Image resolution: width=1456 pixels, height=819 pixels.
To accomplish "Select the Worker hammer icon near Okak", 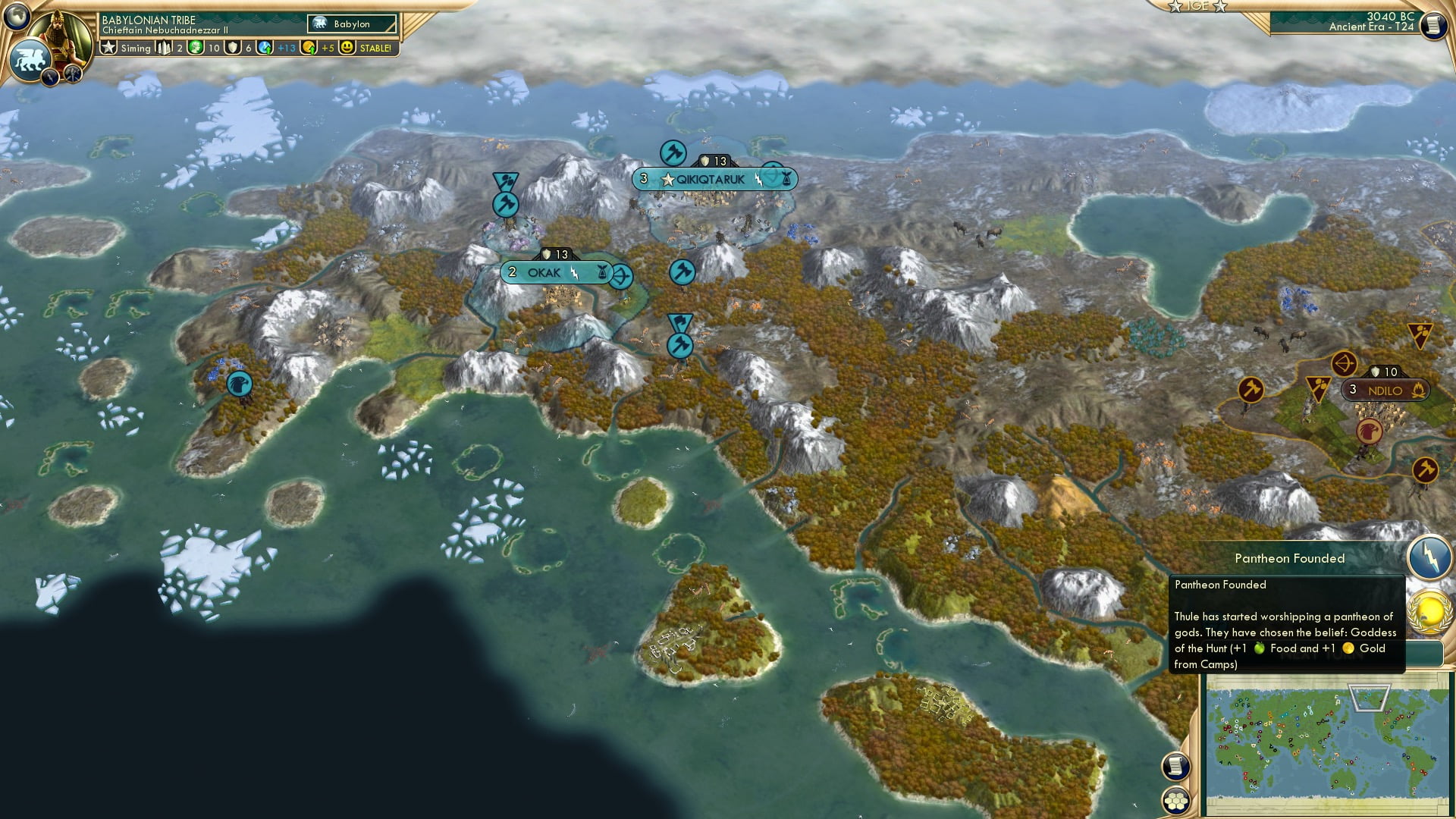I will click(x=681, y=271).
